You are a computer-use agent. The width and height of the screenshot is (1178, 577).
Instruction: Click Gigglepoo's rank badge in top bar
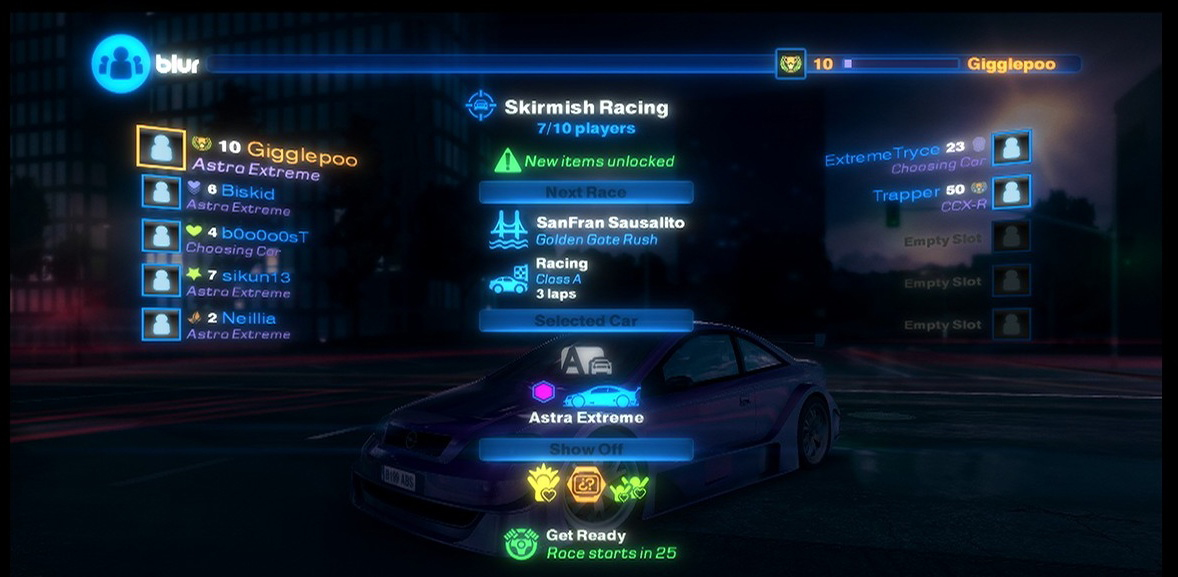pos(791,64)
